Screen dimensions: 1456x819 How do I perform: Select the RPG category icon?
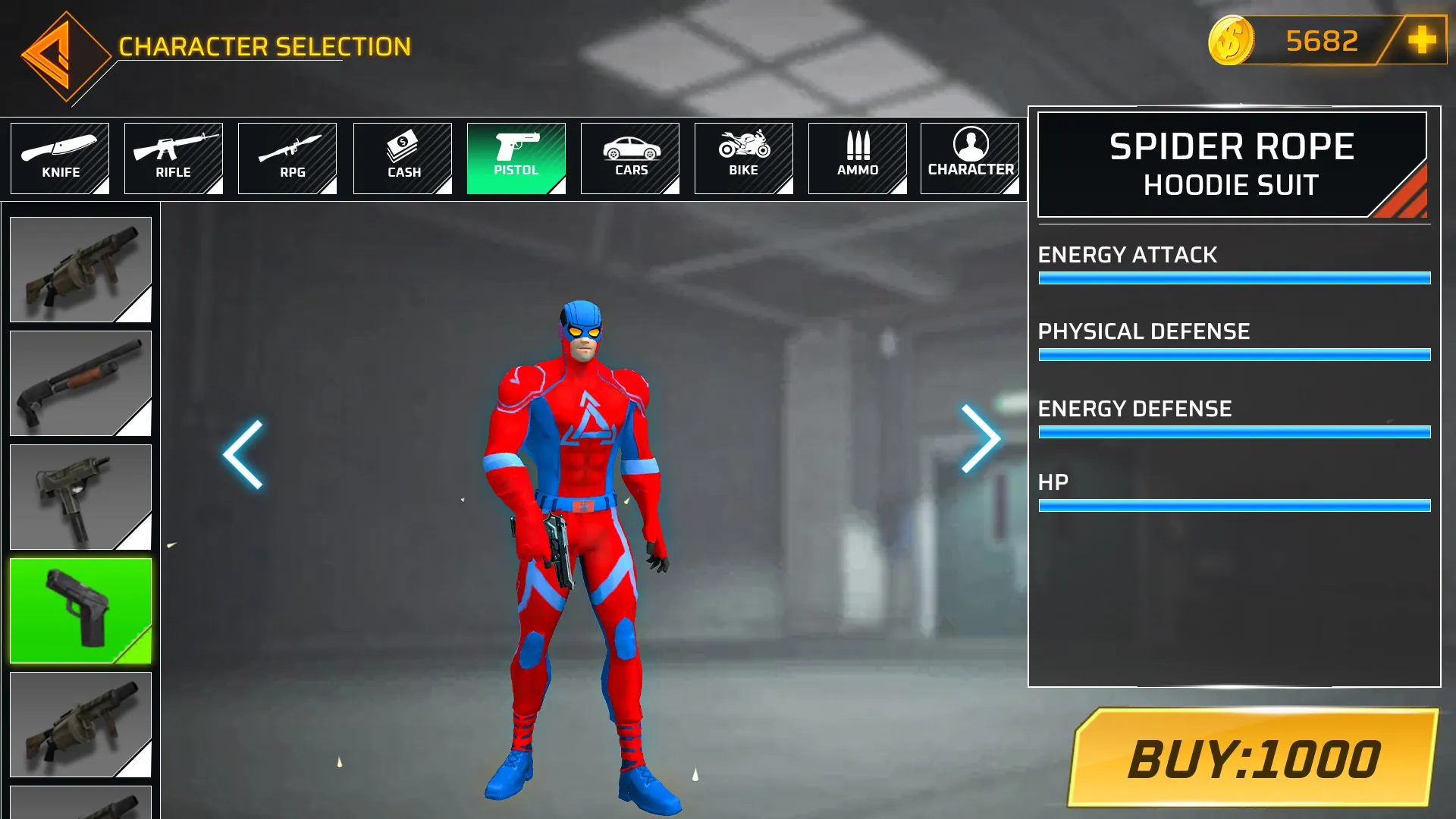coord(287,158)
